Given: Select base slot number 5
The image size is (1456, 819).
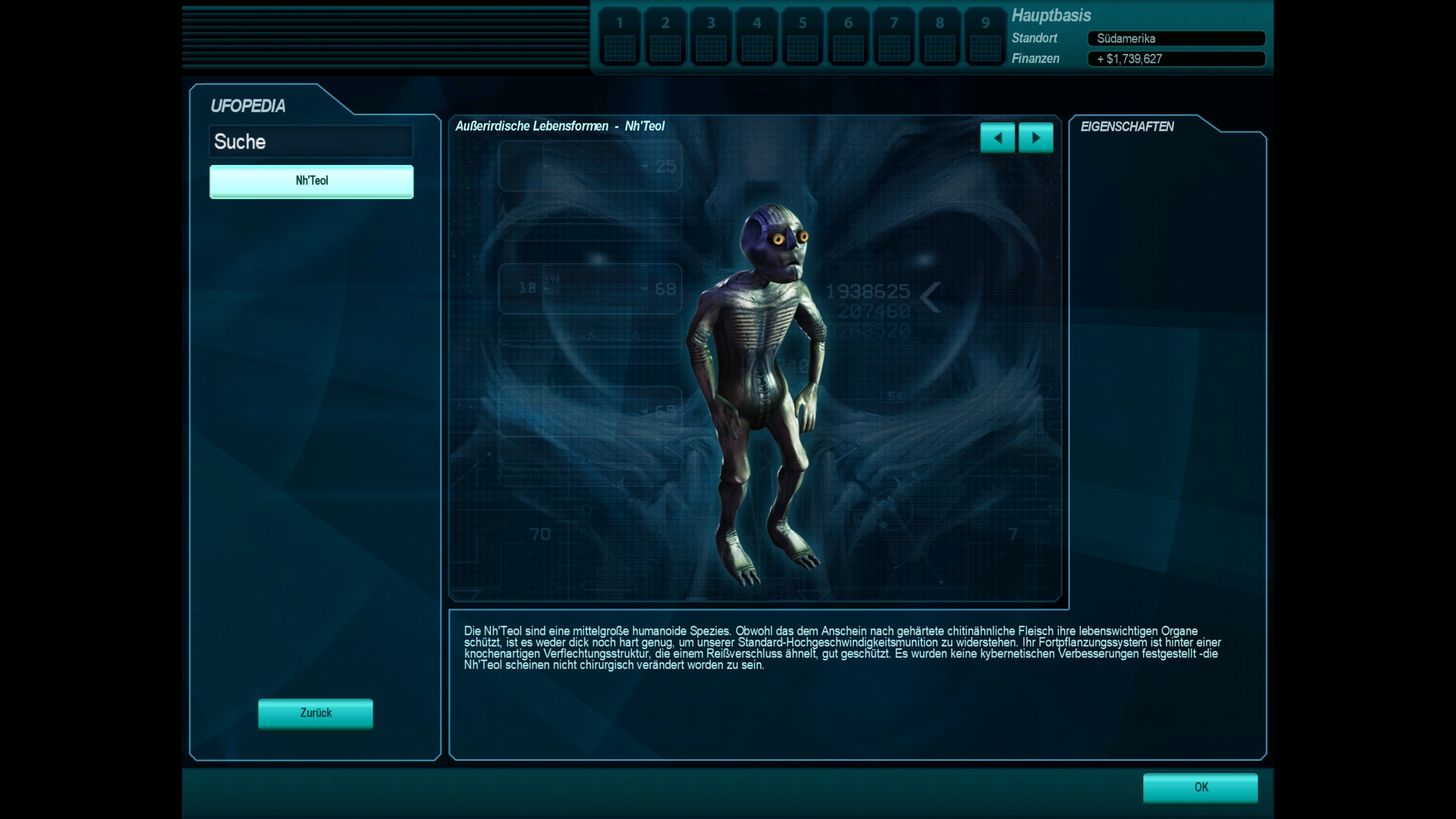Looking at the screenshot, I should 803,37.
